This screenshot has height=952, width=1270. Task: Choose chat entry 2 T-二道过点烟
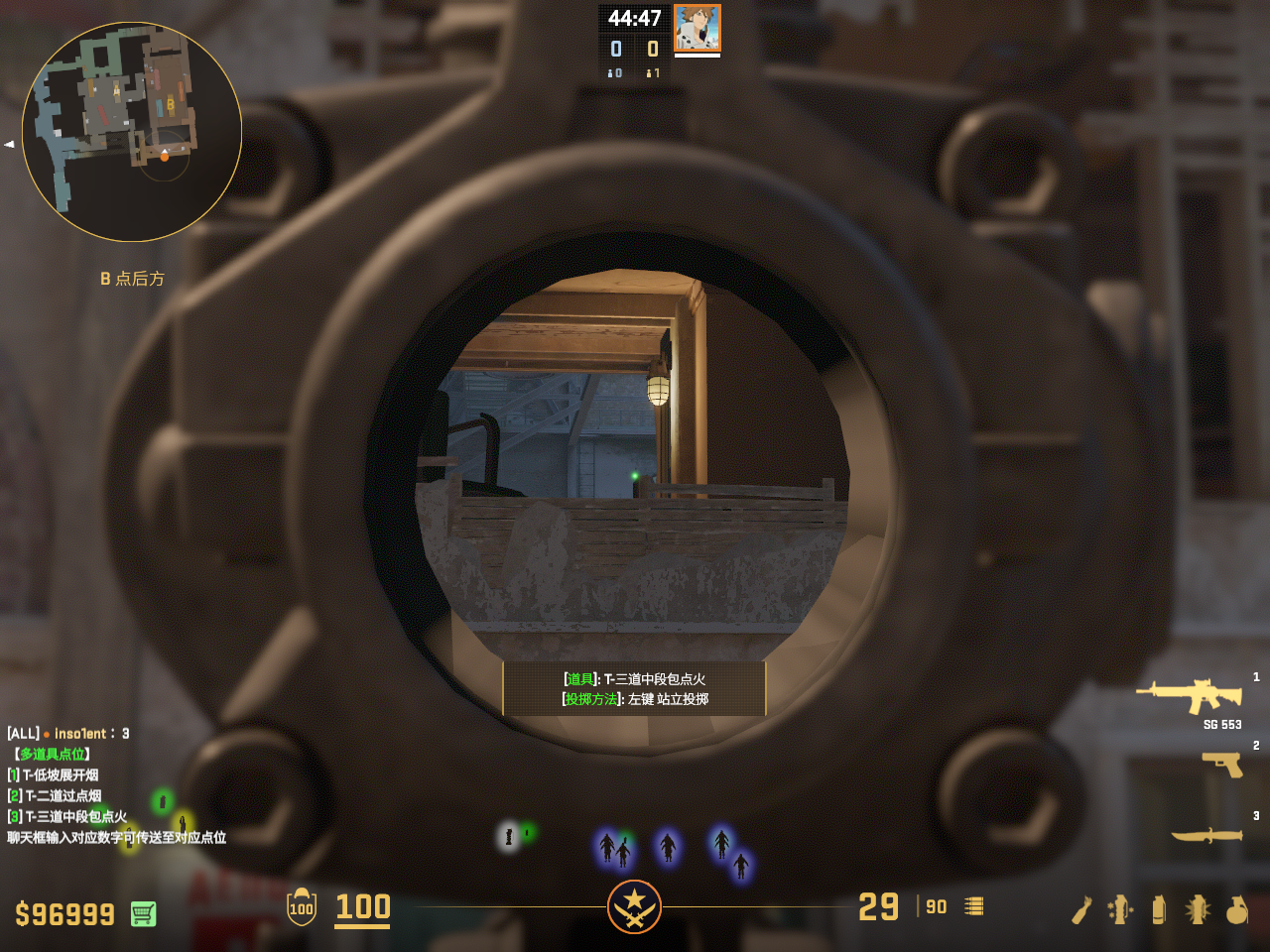(x=55, y=795)
